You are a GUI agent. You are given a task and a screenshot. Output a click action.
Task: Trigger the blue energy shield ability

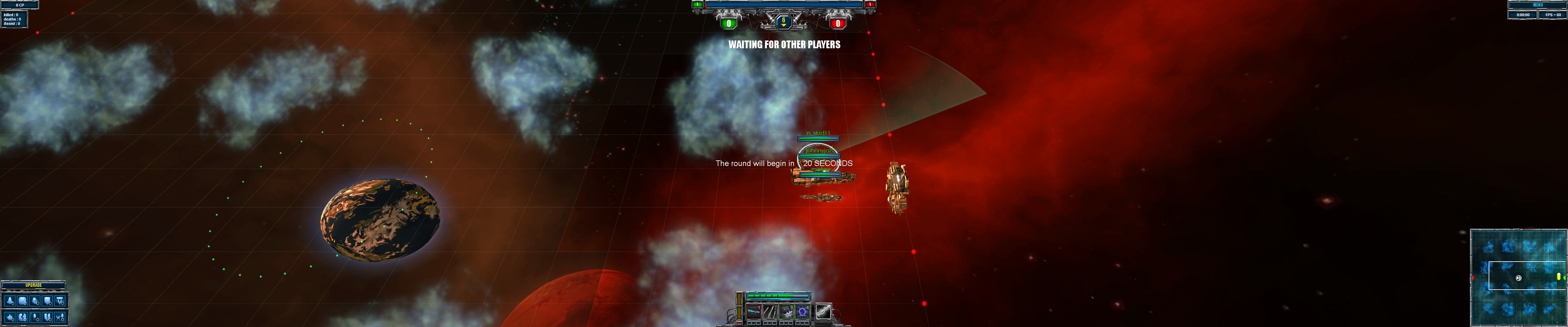pos(803,312)
